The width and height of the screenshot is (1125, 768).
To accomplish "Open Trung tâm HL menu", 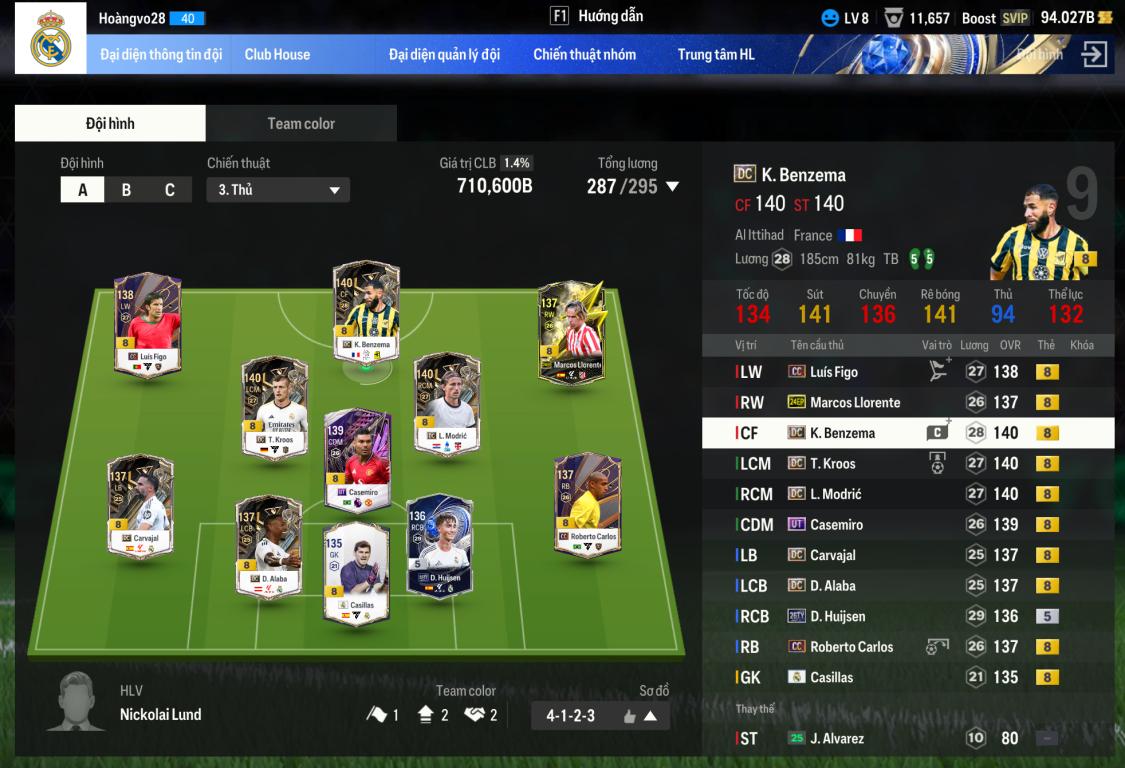I will pos(716,55).
